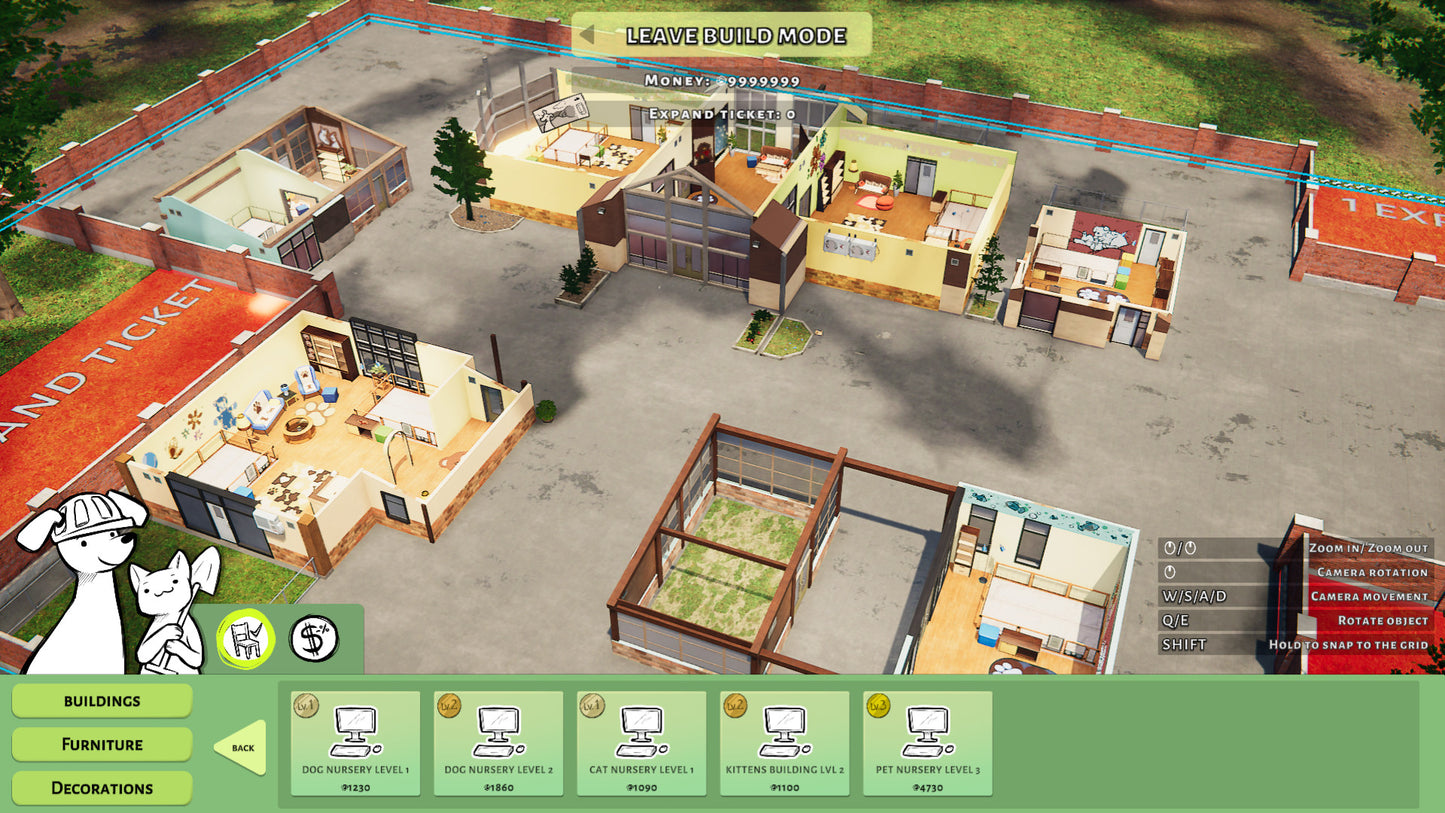Go back with the Back arrow
Screen dimensions: 1445x813
[242, 747]
